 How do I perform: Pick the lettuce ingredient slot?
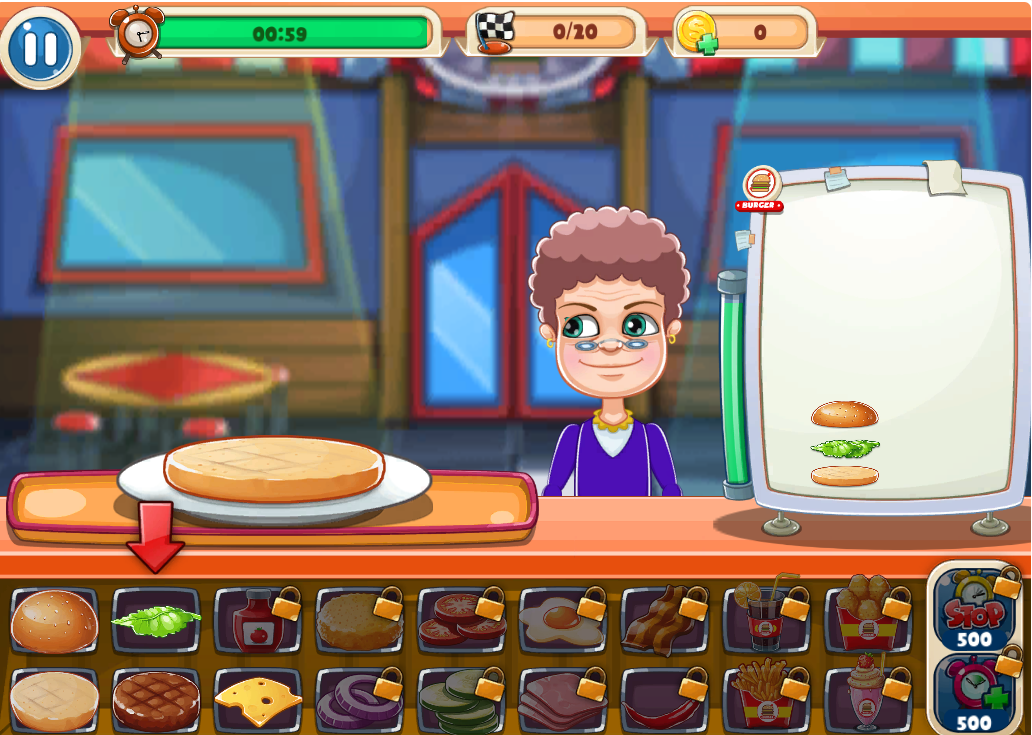[x=156, y=621]
